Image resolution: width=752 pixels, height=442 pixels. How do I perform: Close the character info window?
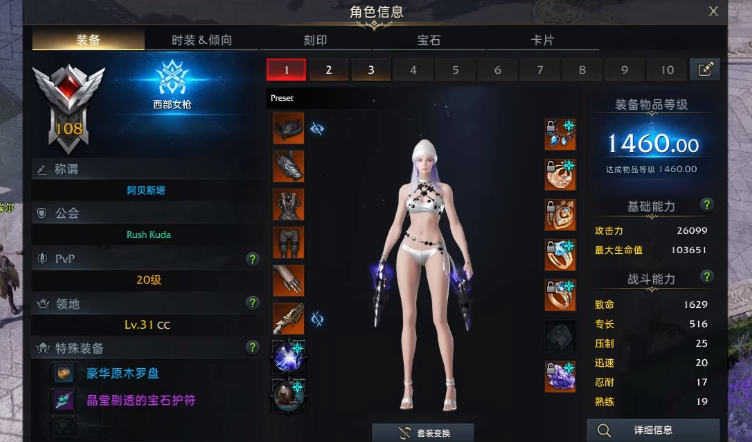point(713,11)
